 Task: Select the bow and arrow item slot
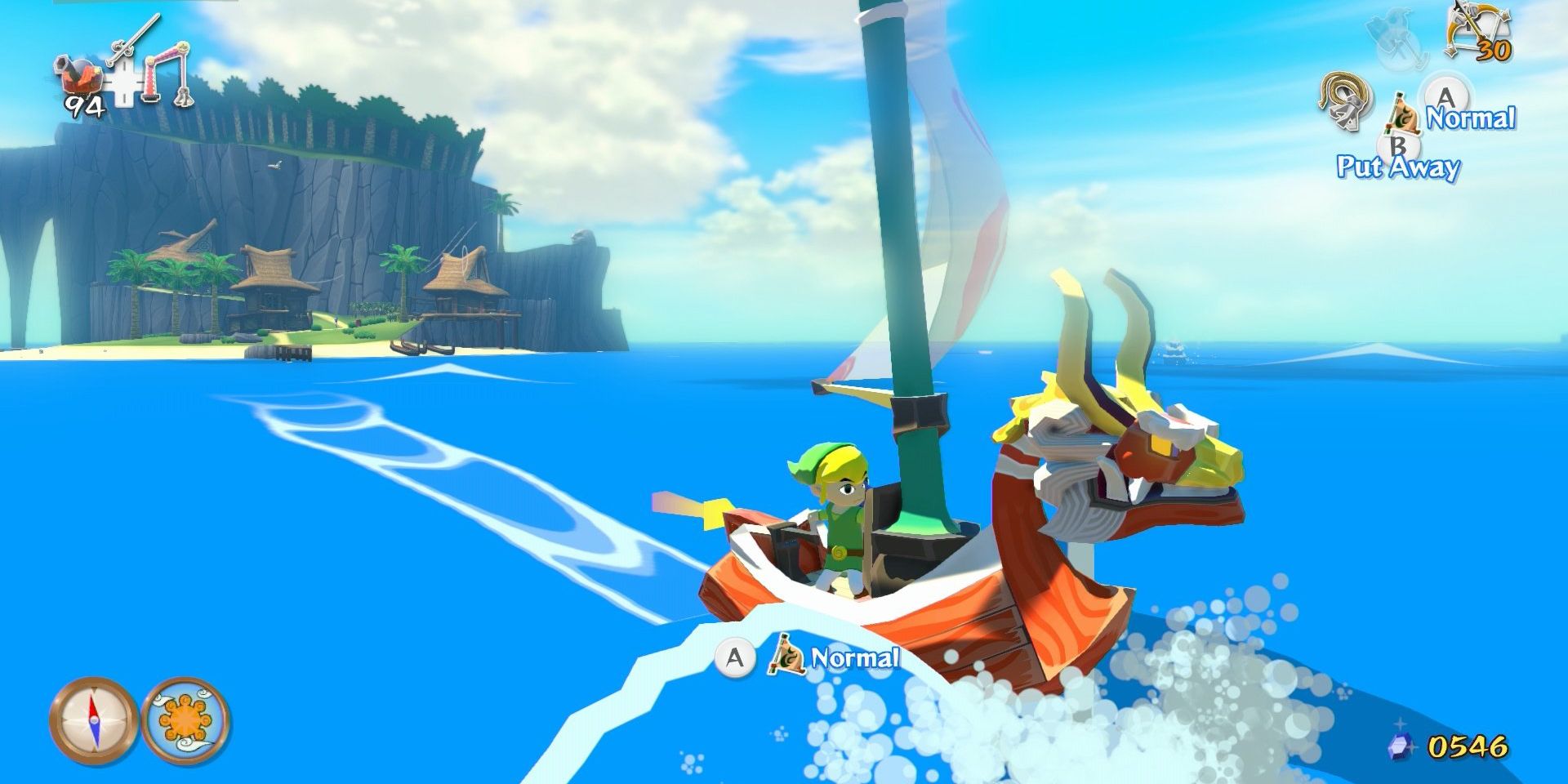[x=1476, y=33]
